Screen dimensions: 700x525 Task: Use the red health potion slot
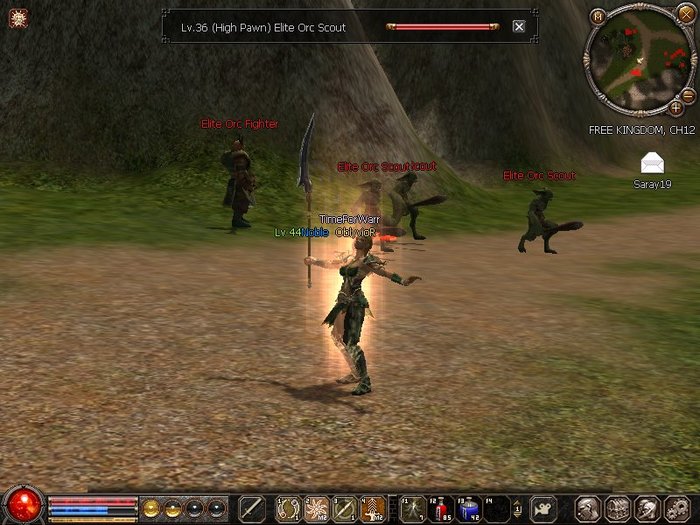[x=441, y=508]
